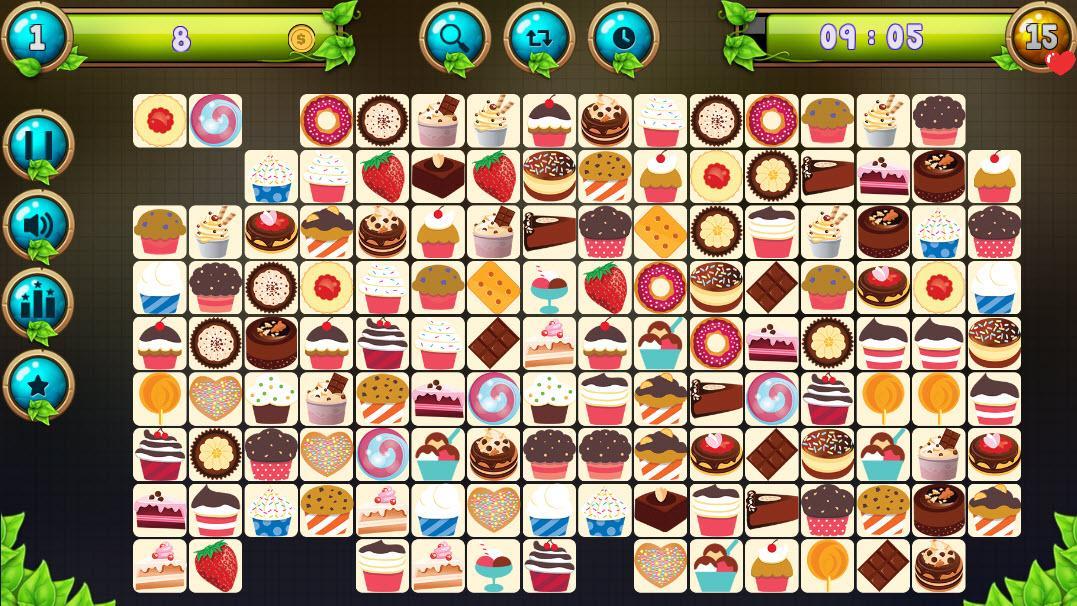Shuffle the tiles with the arrows button

(539, 38)
